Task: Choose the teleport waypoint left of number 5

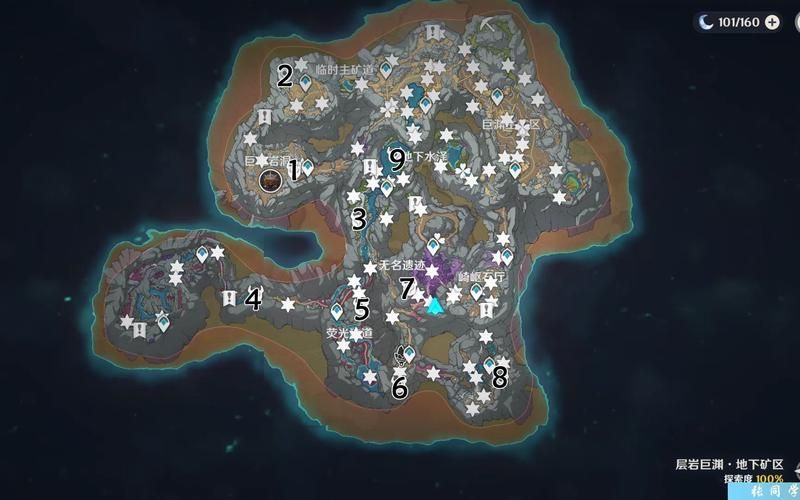Action: (x=339, y=311)
